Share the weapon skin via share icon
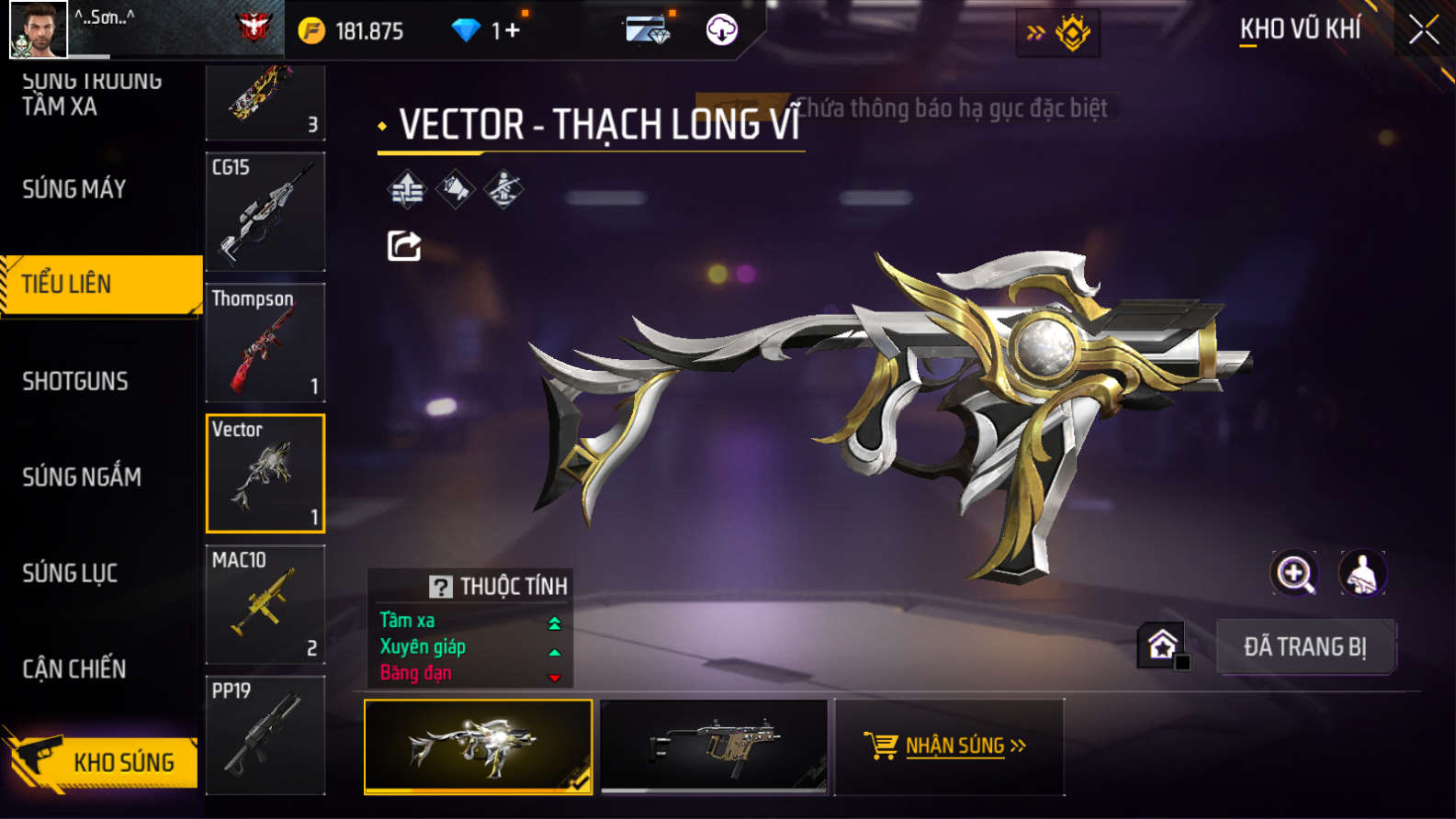 click(404, 246)
